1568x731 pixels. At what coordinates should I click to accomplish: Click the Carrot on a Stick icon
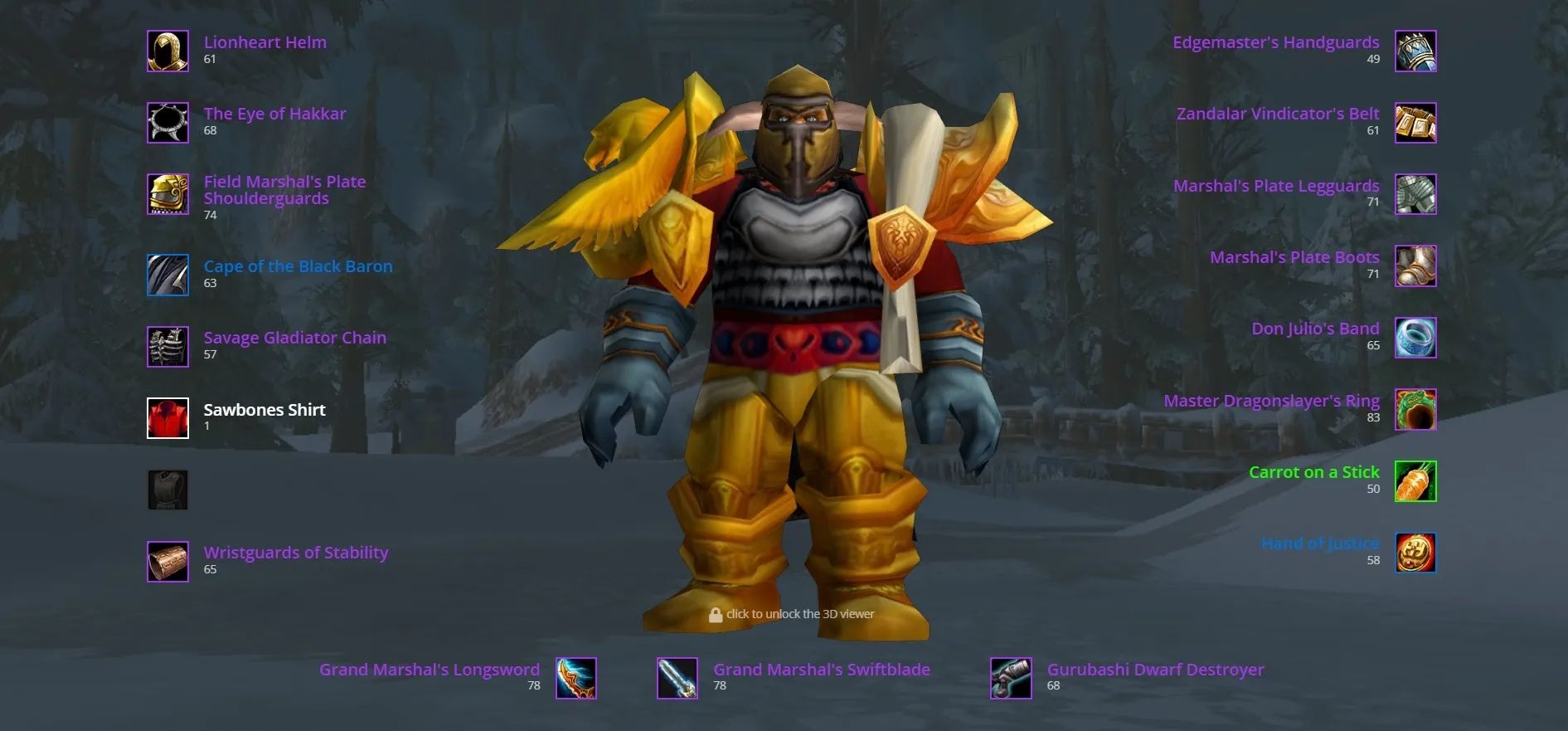(1415, 480)
